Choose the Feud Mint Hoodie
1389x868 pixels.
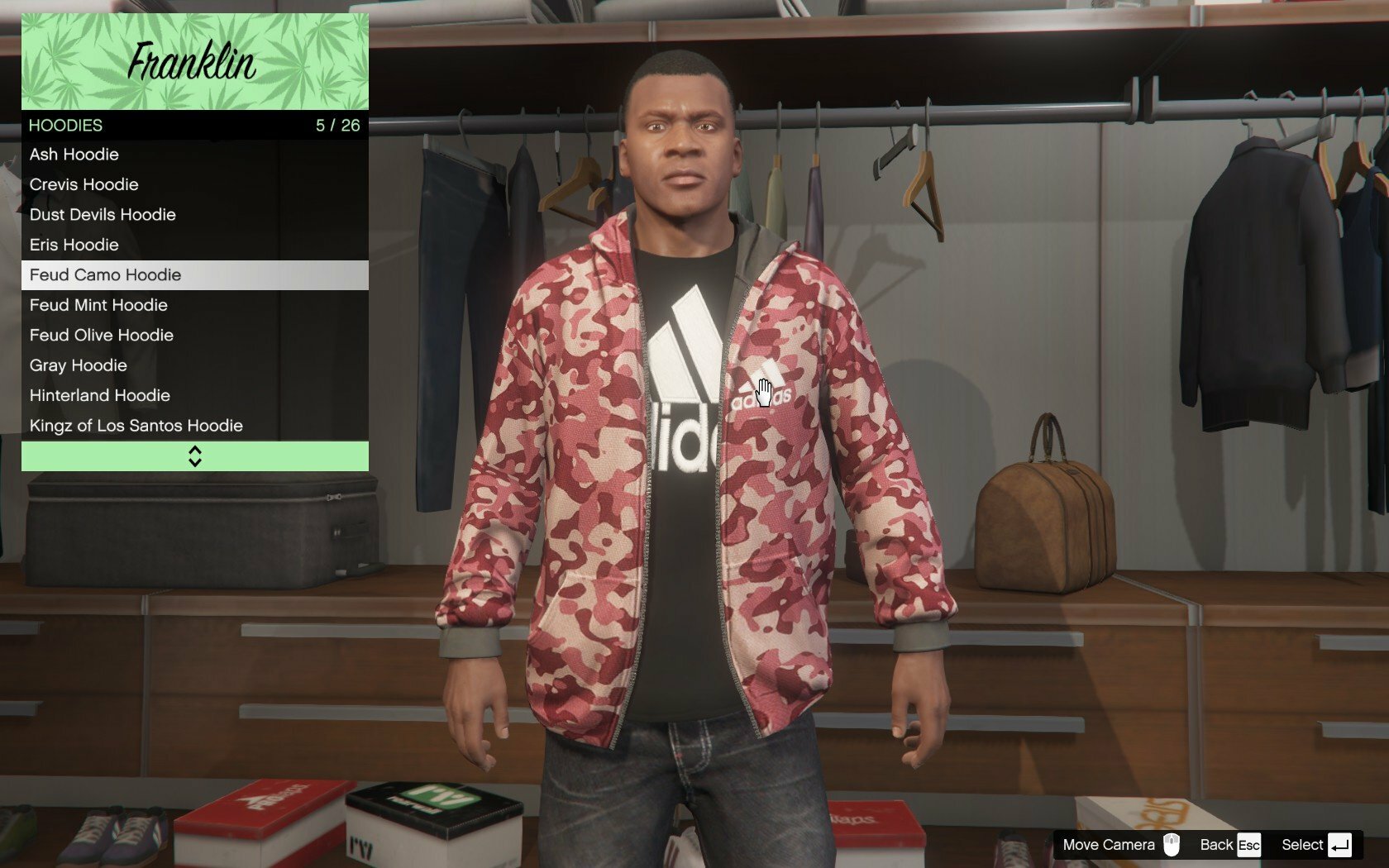click(194, 305)
